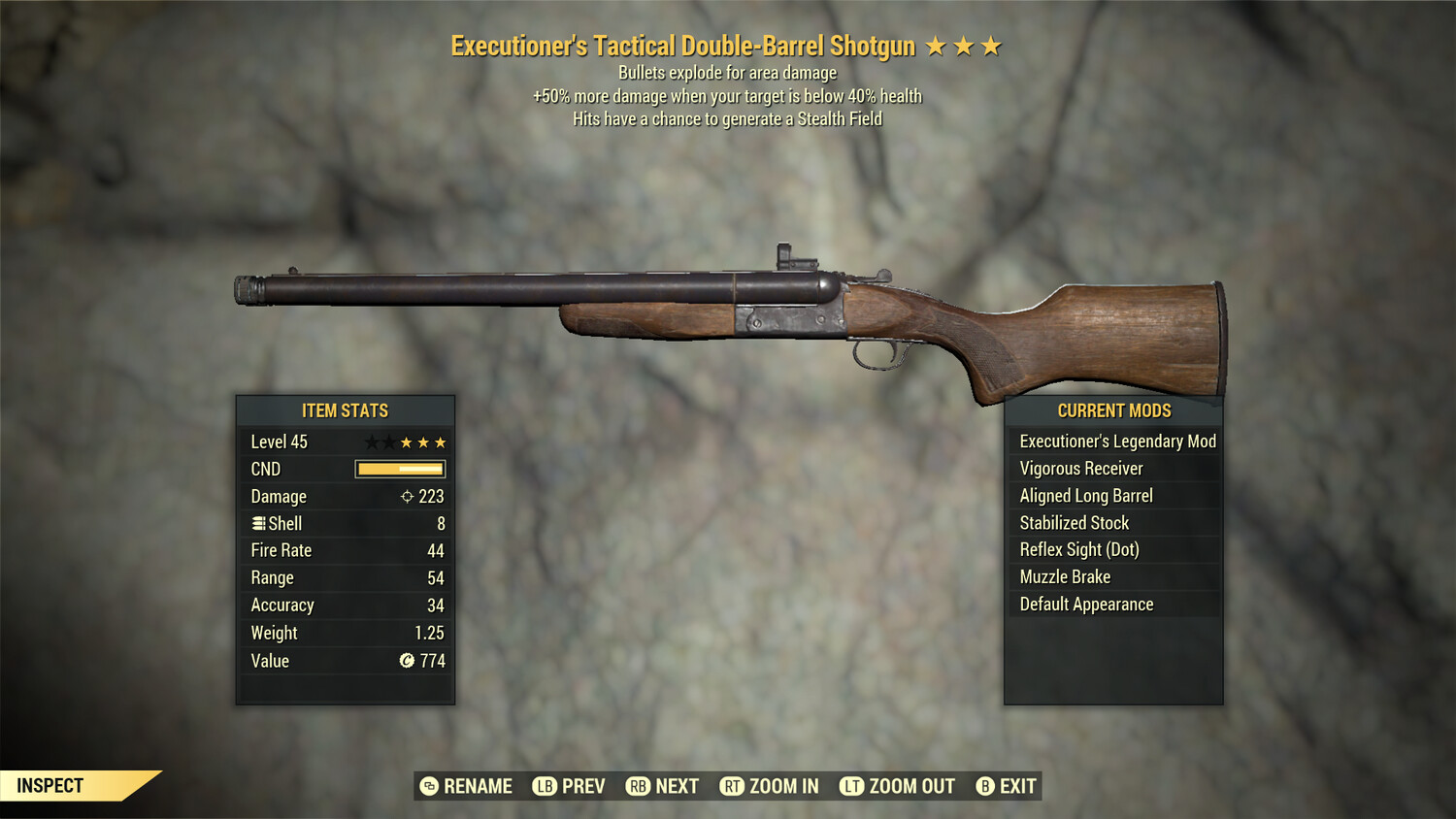Click the caps currency icon next to Value 774
Screen dimensions: 1456x819
(405, 661)
